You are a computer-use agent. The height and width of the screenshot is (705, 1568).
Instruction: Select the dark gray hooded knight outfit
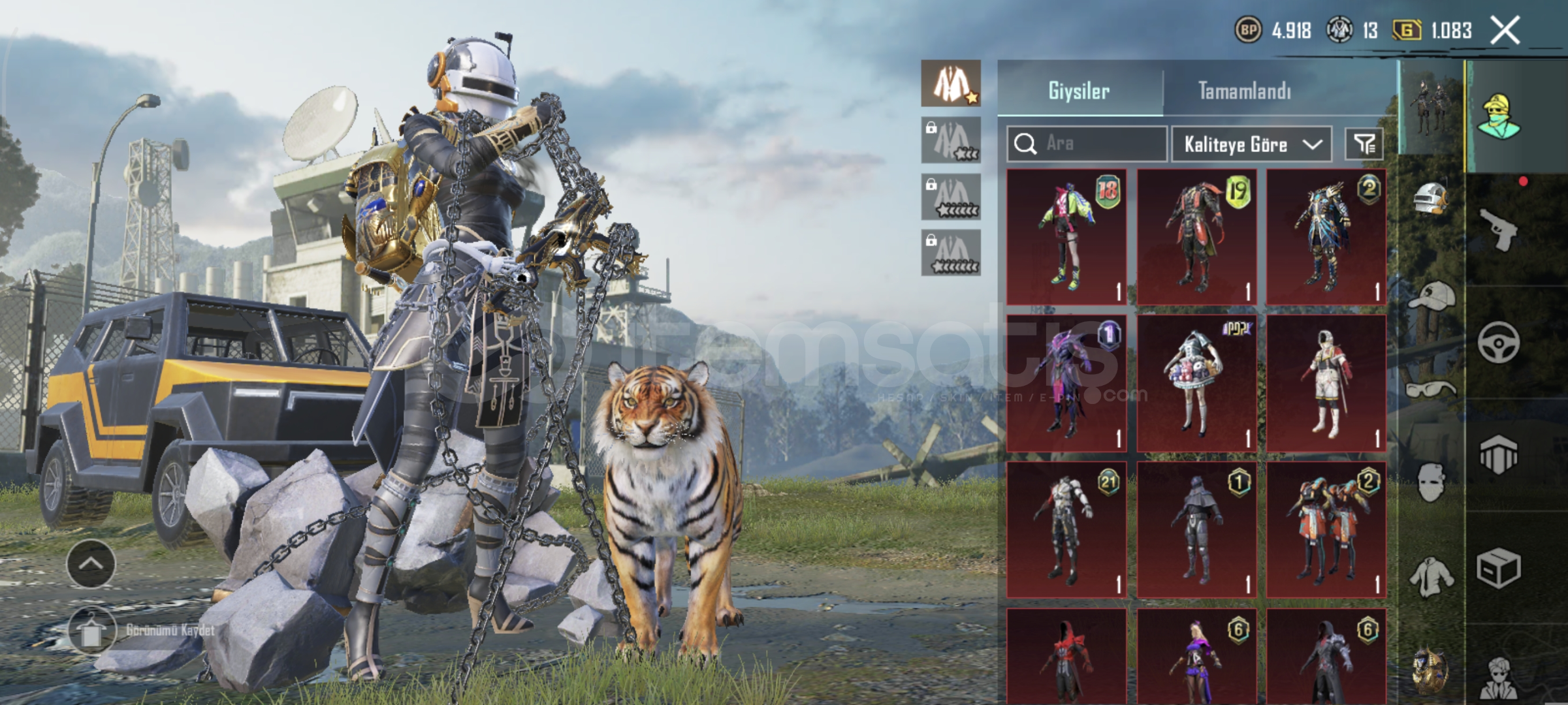point(1196,529)
